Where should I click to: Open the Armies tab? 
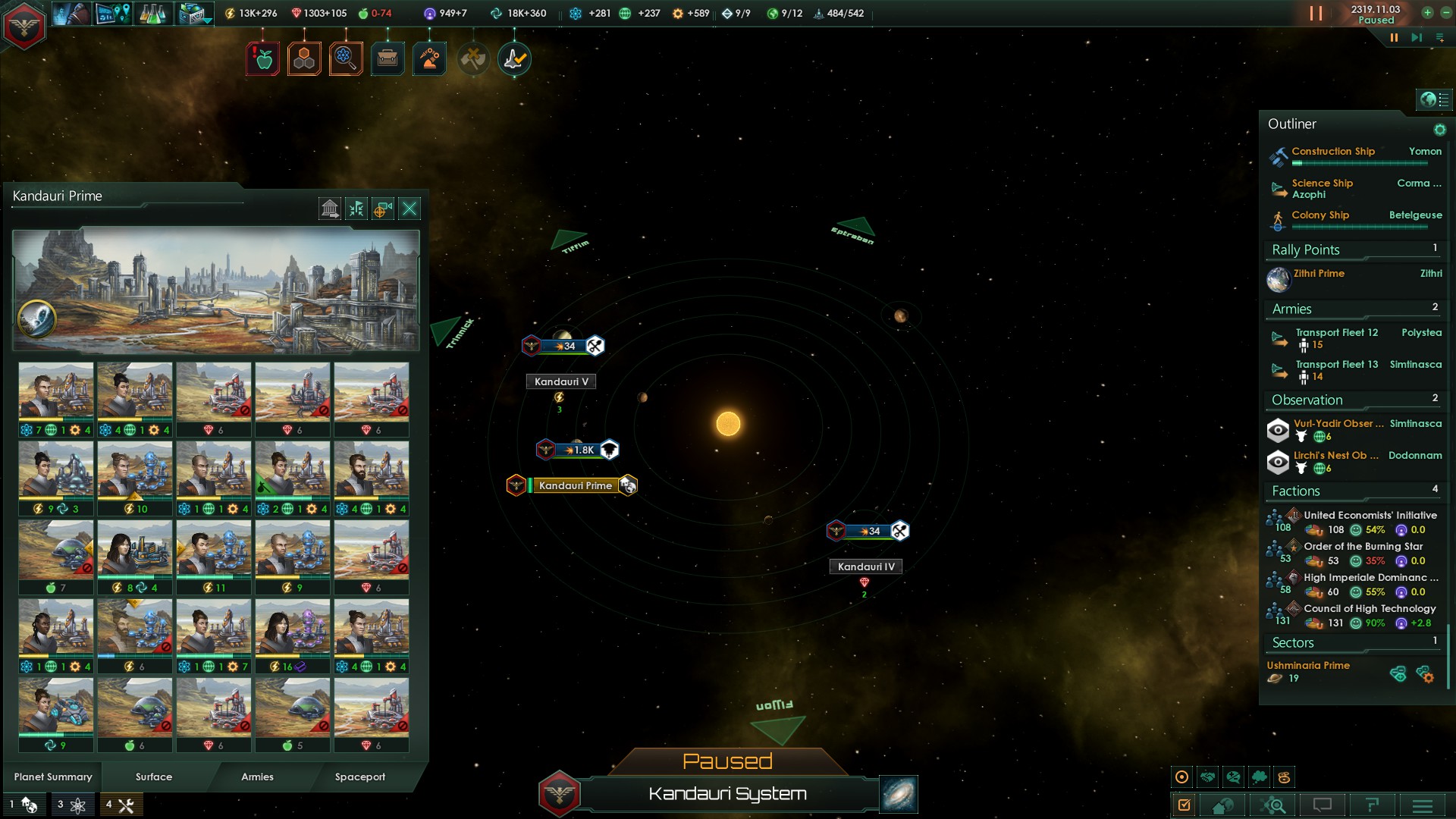tap(257, 777)
